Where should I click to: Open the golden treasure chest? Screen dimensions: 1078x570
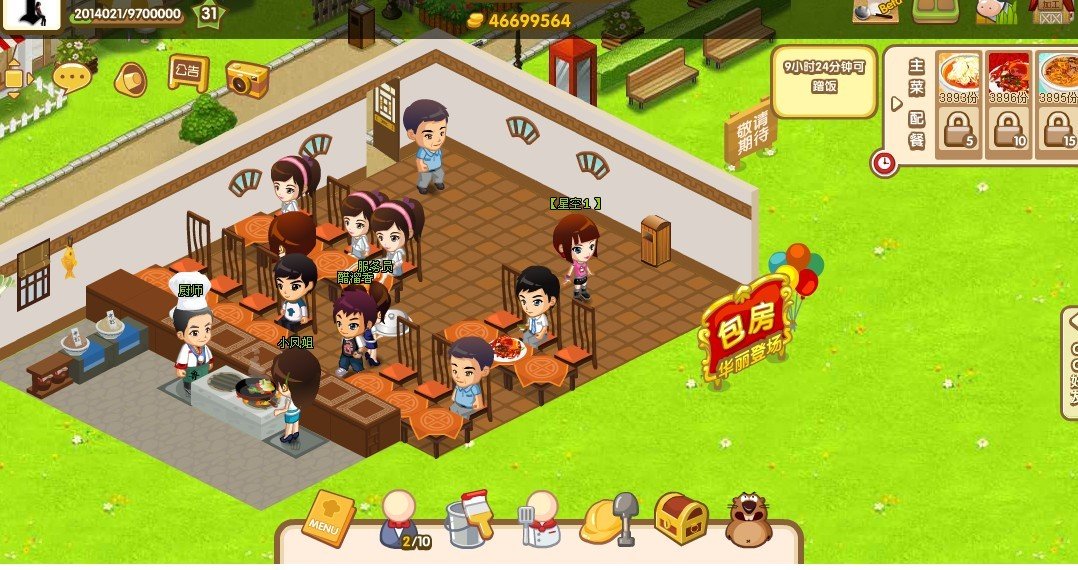(x=681, y=518)
